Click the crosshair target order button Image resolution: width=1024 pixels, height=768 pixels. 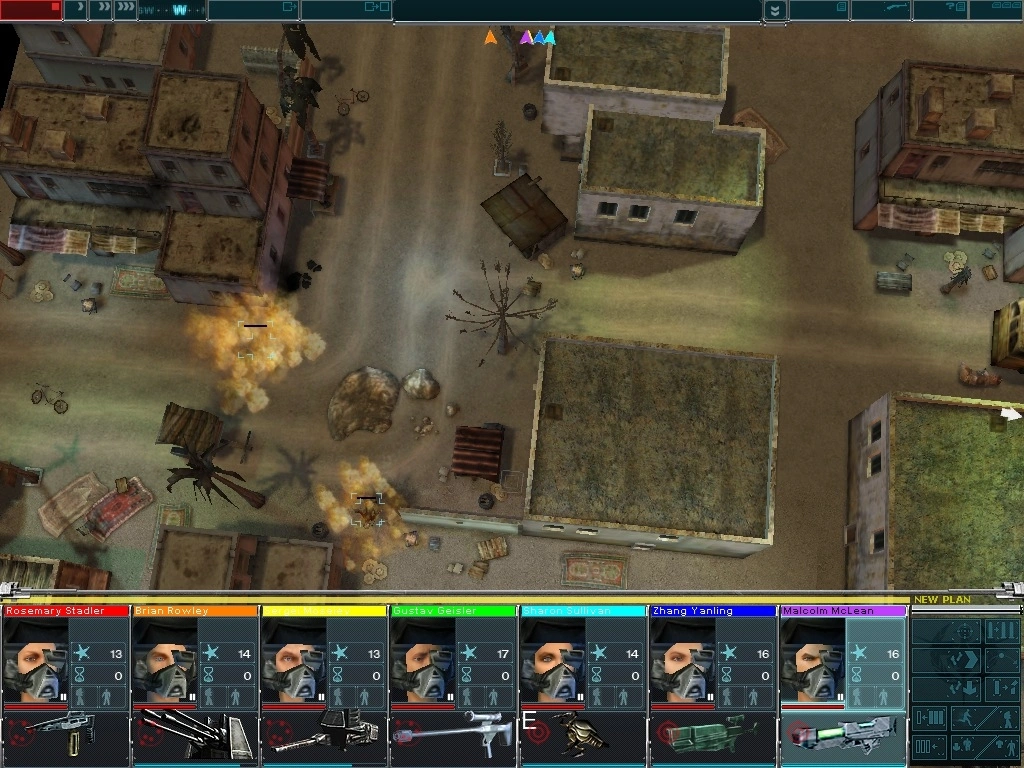(964, 633)
